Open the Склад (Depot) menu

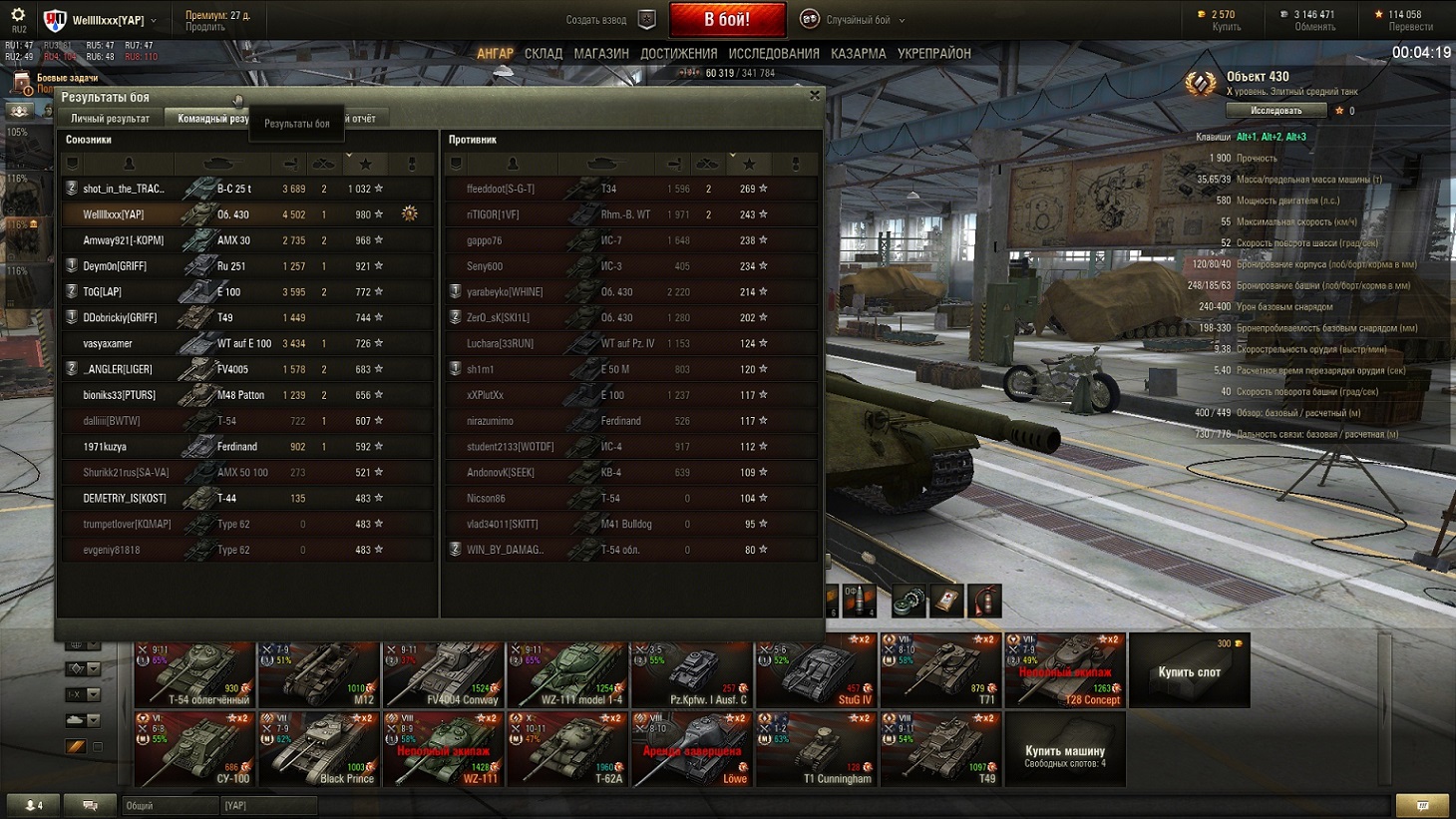tap(544, 54)
